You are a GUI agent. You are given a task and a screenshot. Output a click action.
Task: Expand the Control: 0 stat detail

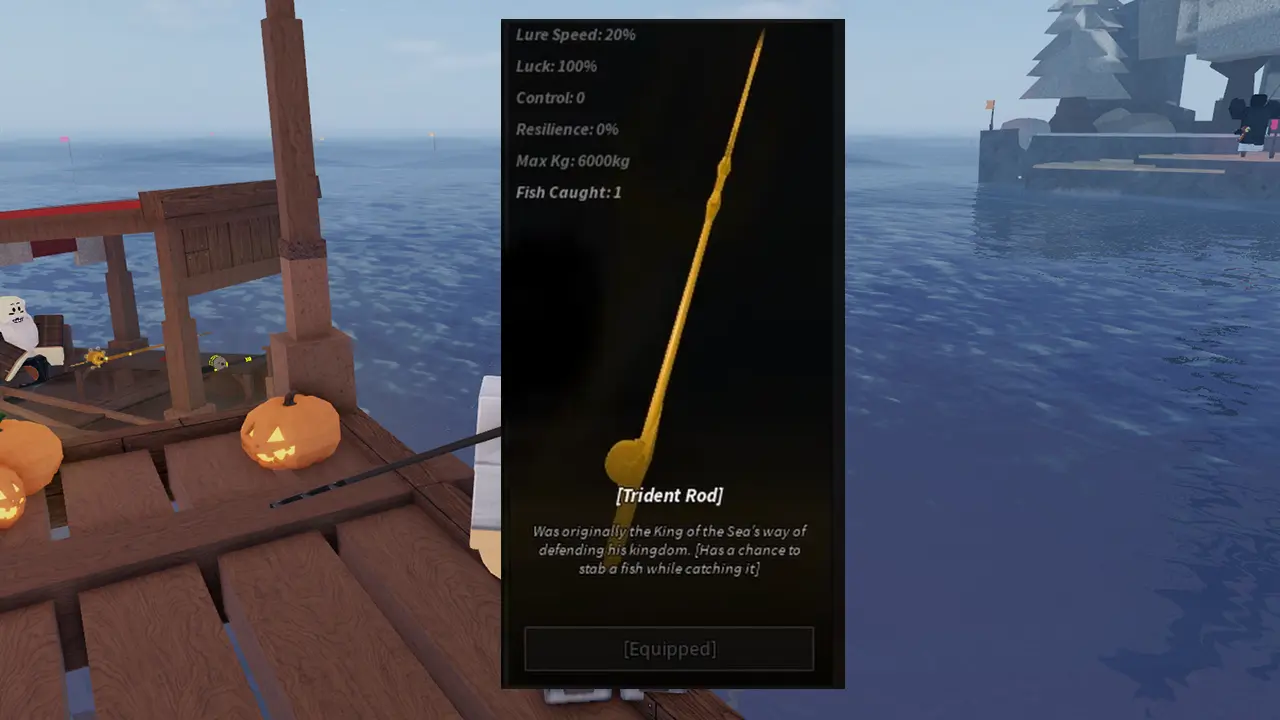pyautogui.click(x=550, y=97)
